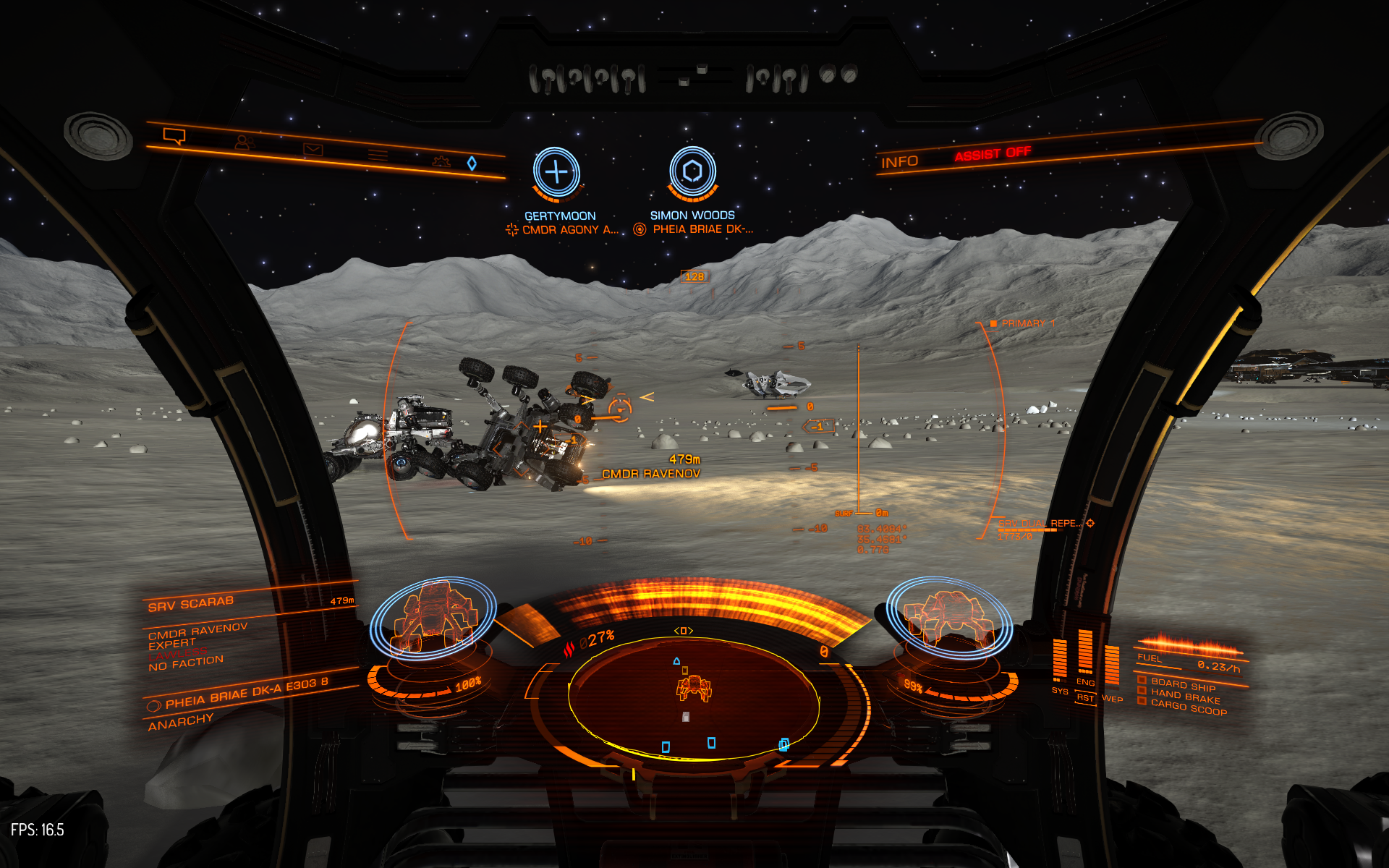Viewport: 1389px width, 868px height.
Task: Open the comms settings gear tab
Action: (x=441, y=161)
